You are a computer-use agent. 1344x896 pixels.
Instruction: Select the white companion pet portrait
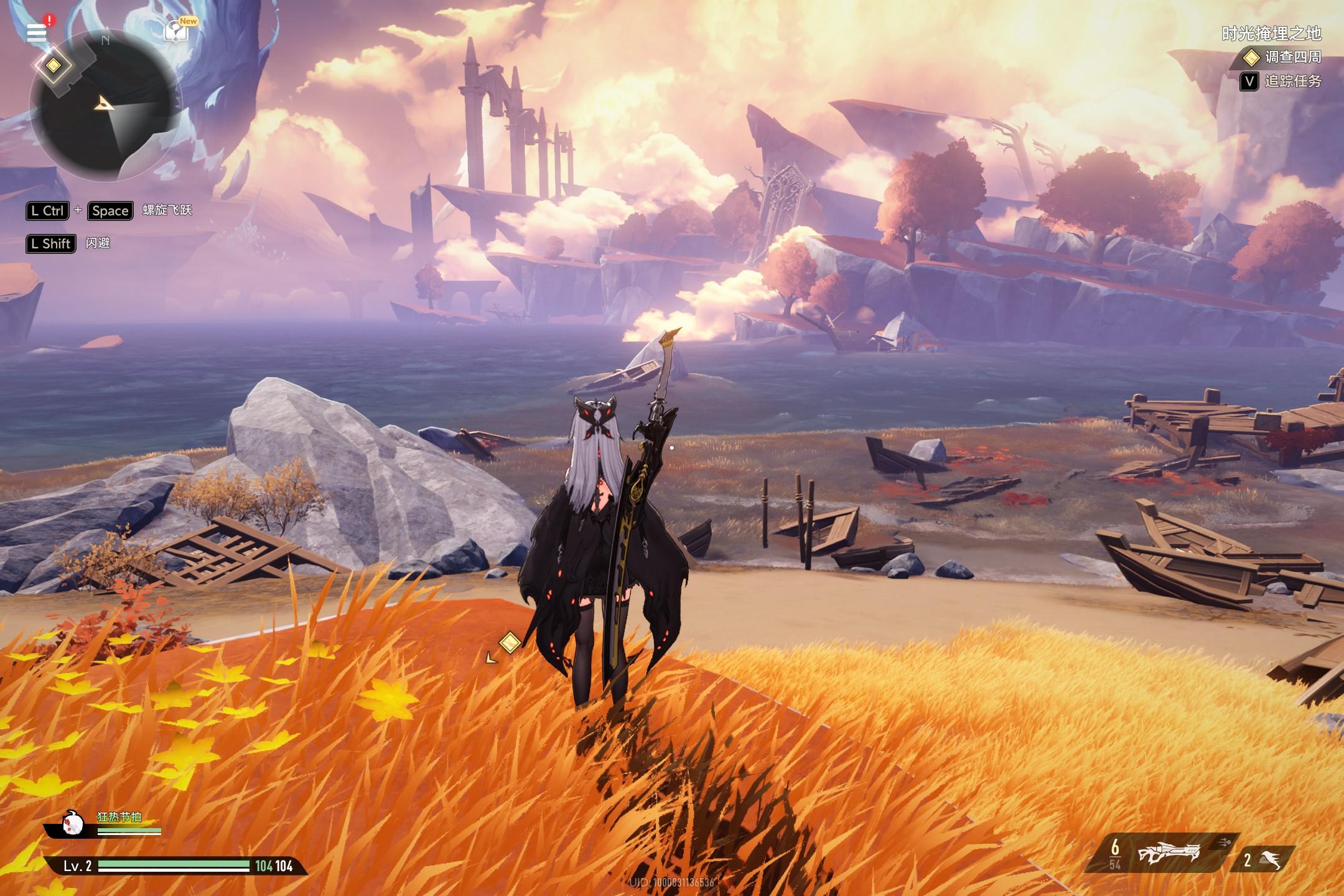click(73, 823)
